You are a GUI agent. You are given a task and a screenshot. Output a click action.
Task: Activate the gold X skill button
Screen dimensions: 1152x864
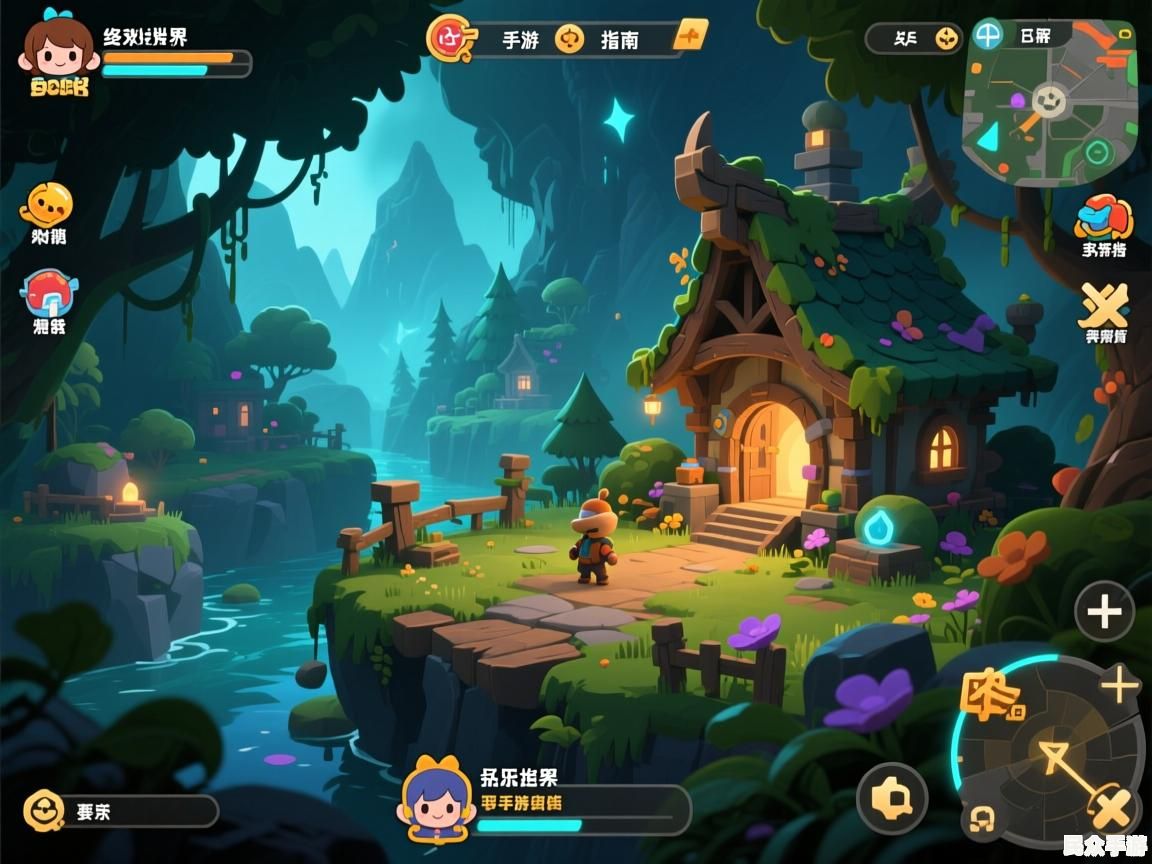click(x=1112, y=808)
